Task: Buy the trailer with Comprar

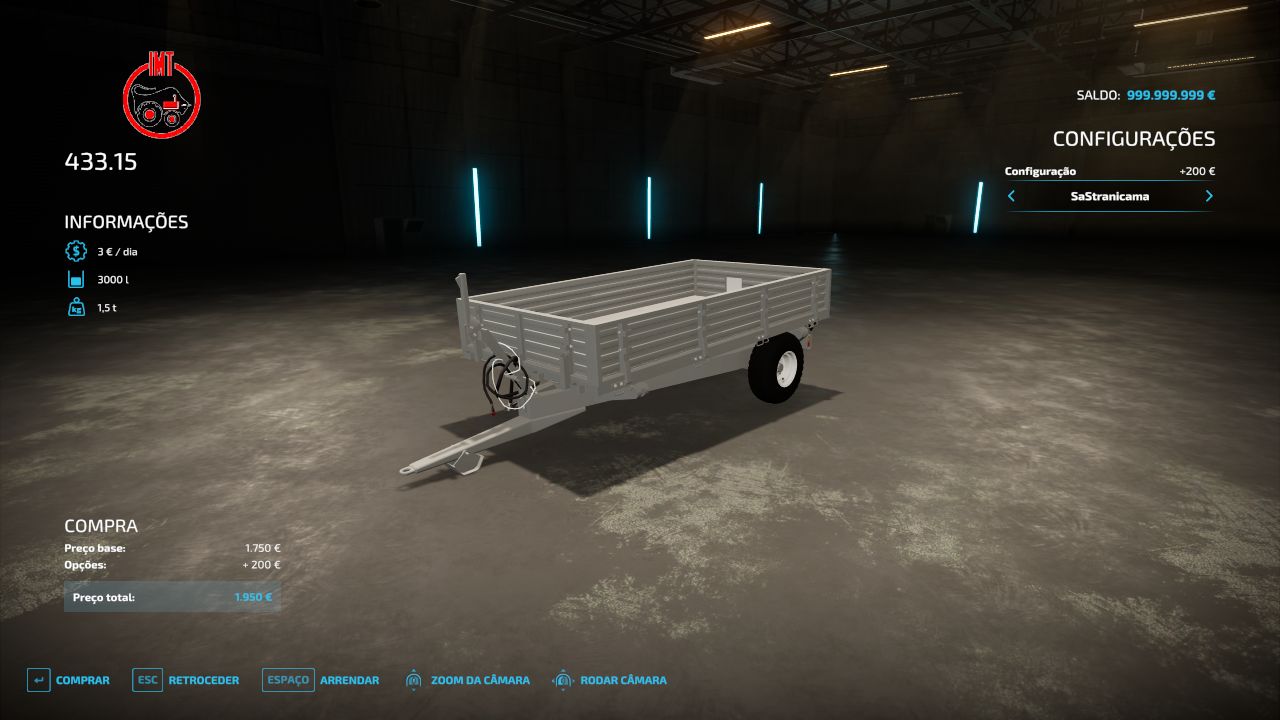Action: pos(68,680)
